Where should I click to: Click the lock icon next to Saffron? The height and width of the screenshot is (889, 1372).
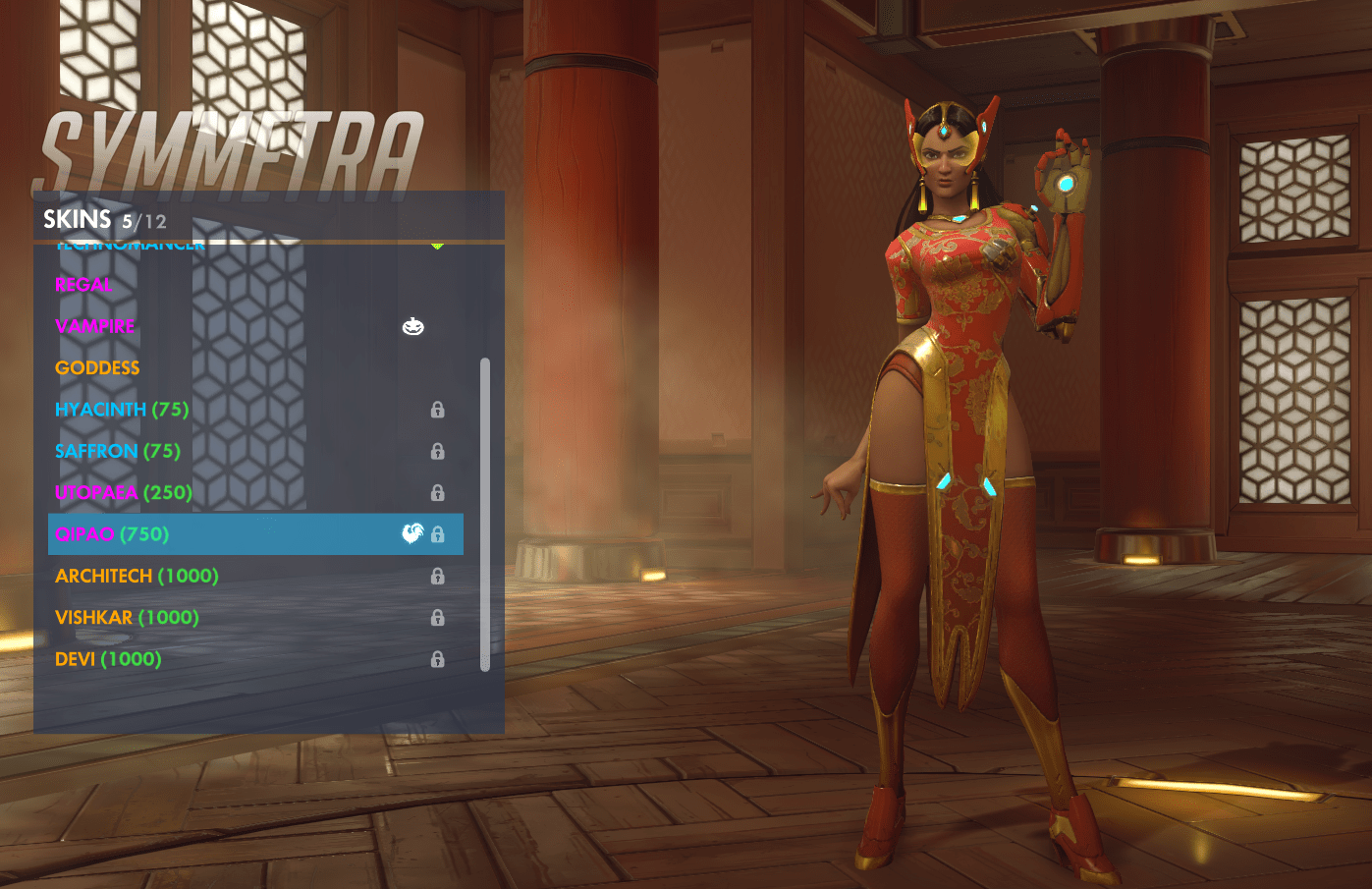coord(436,451)
